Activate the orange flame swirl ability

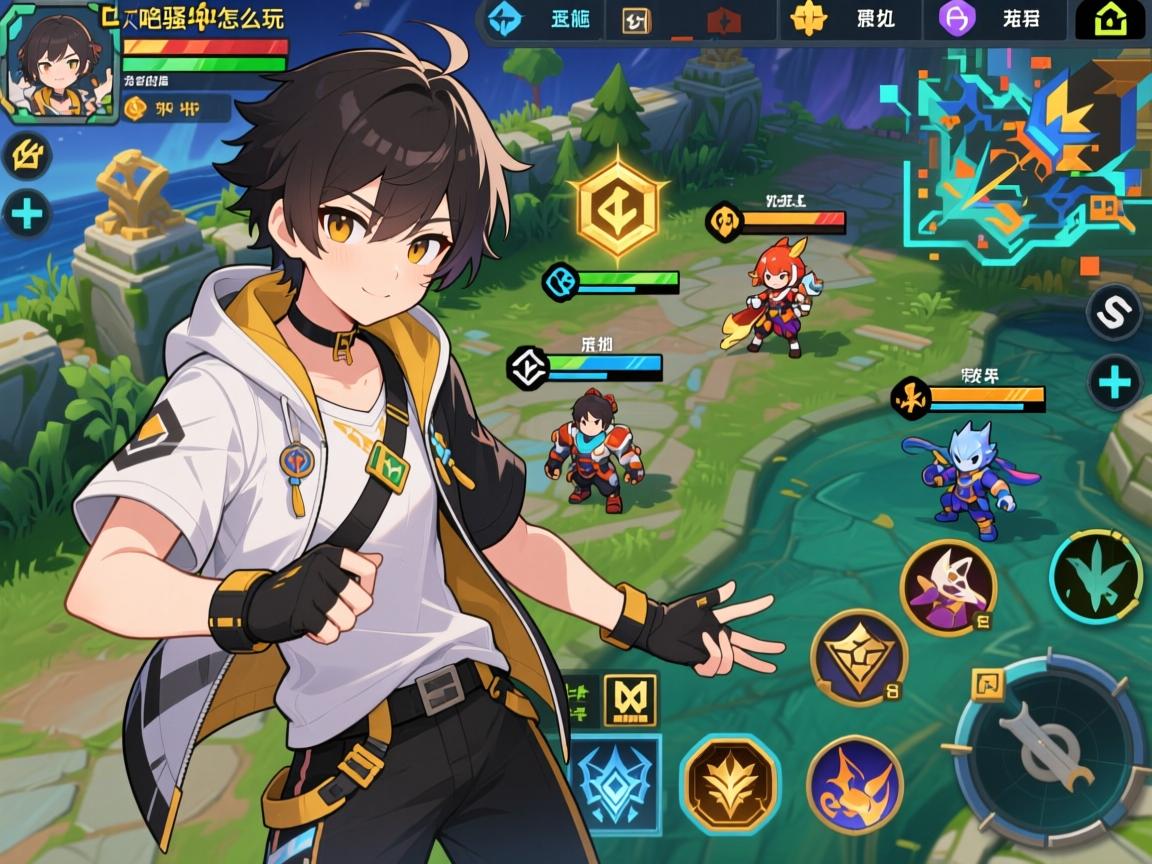pos(854,783)
